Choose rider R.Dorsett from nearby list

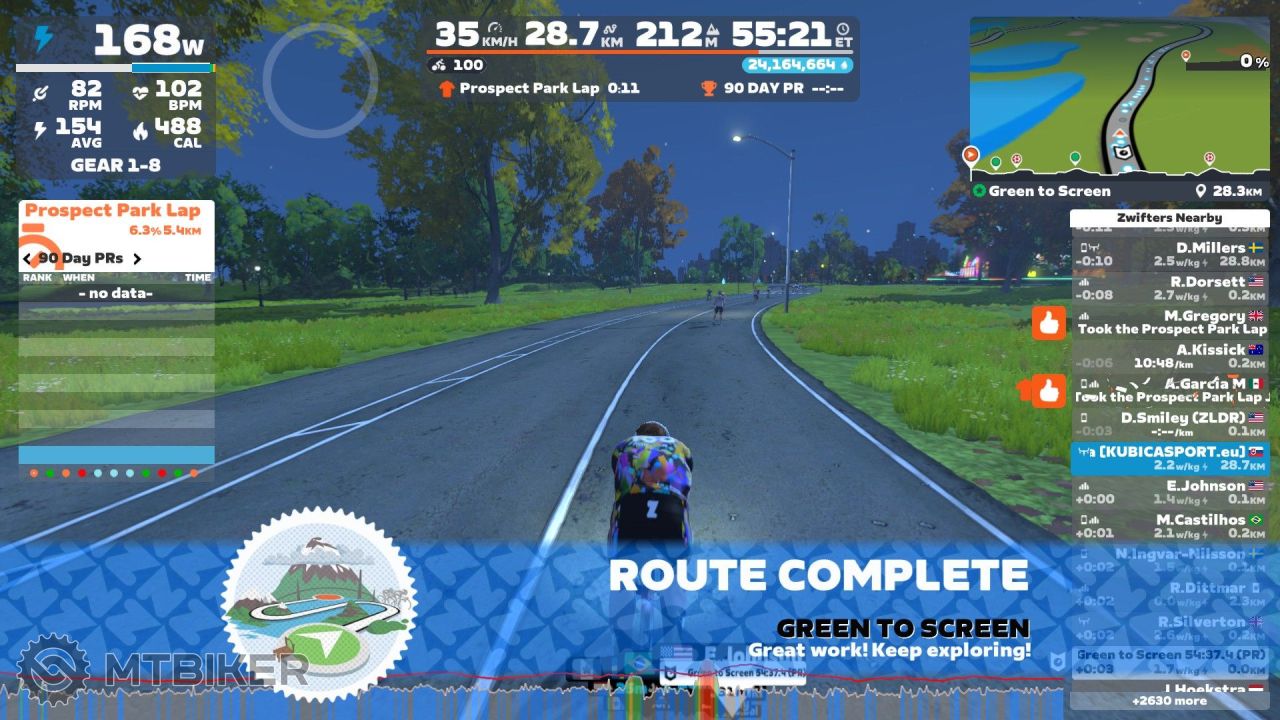point(1170,288)
